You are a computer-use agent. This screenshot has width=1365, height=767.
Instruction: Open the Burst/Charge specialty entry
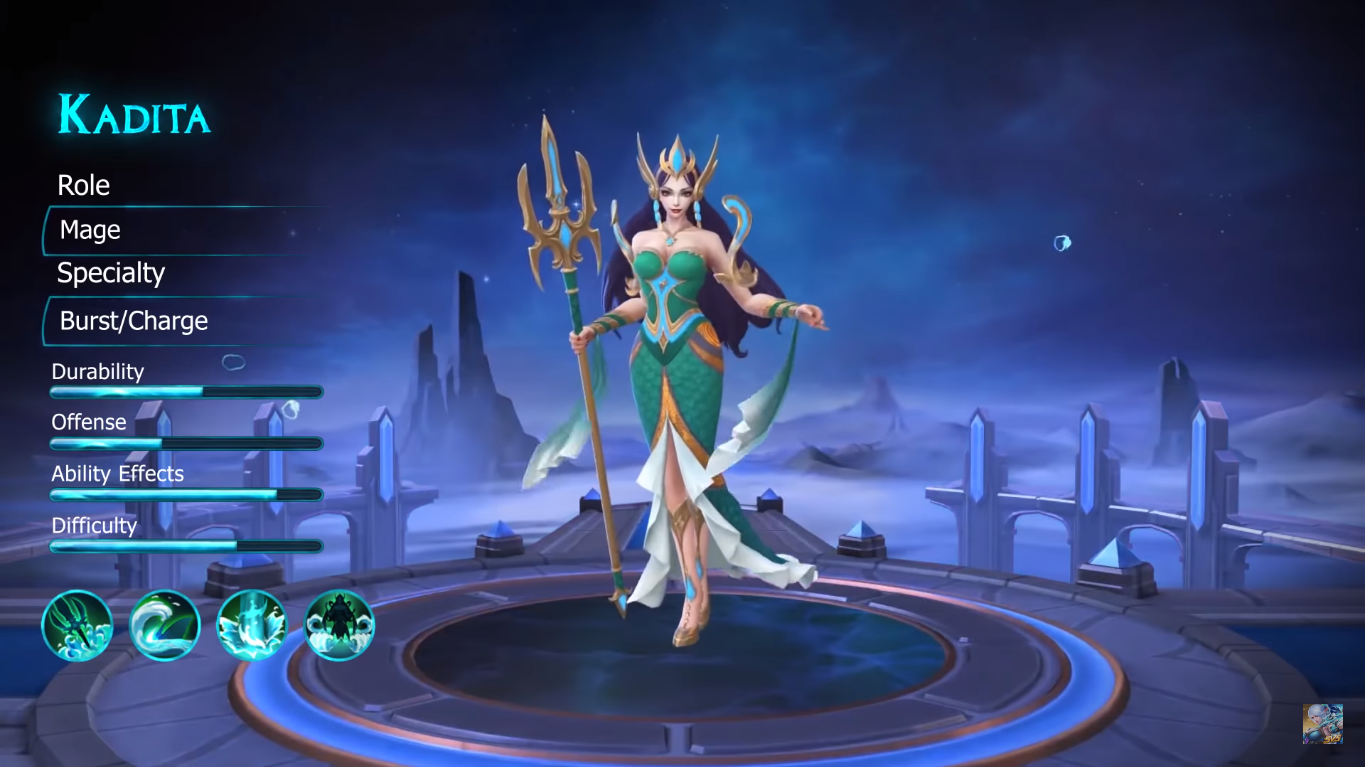pyautogui.click(x=133, y=321)
